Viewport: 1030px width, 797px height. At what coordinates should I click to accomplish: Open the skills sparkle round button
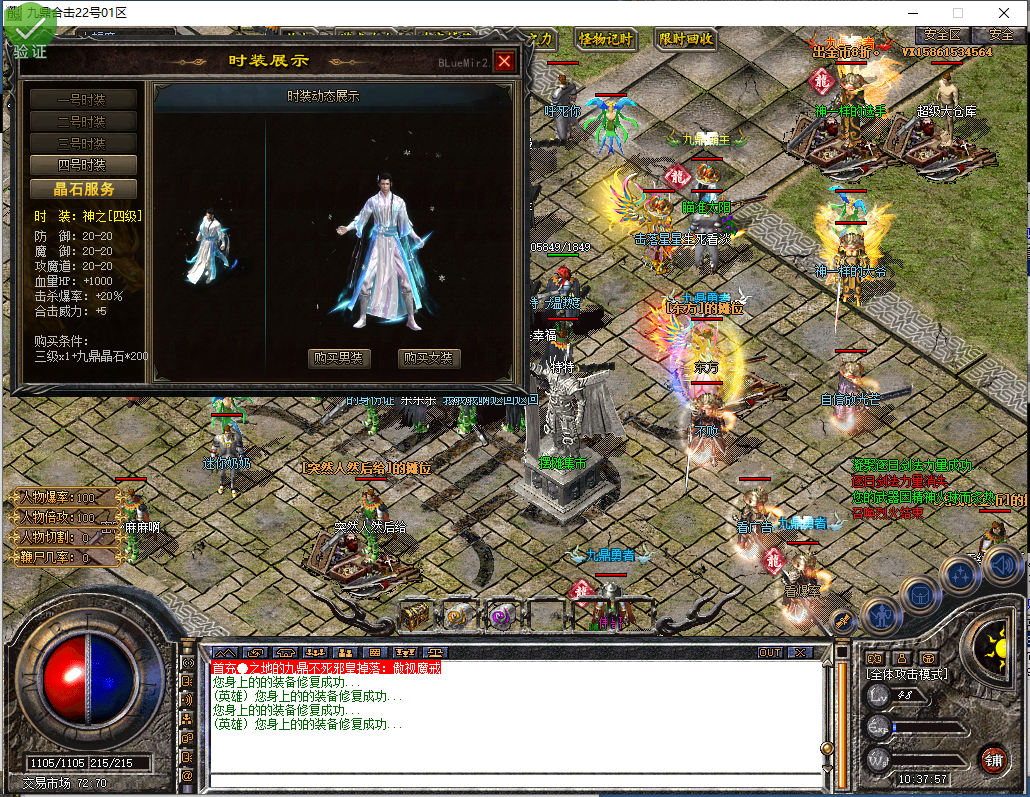(960, 574)
